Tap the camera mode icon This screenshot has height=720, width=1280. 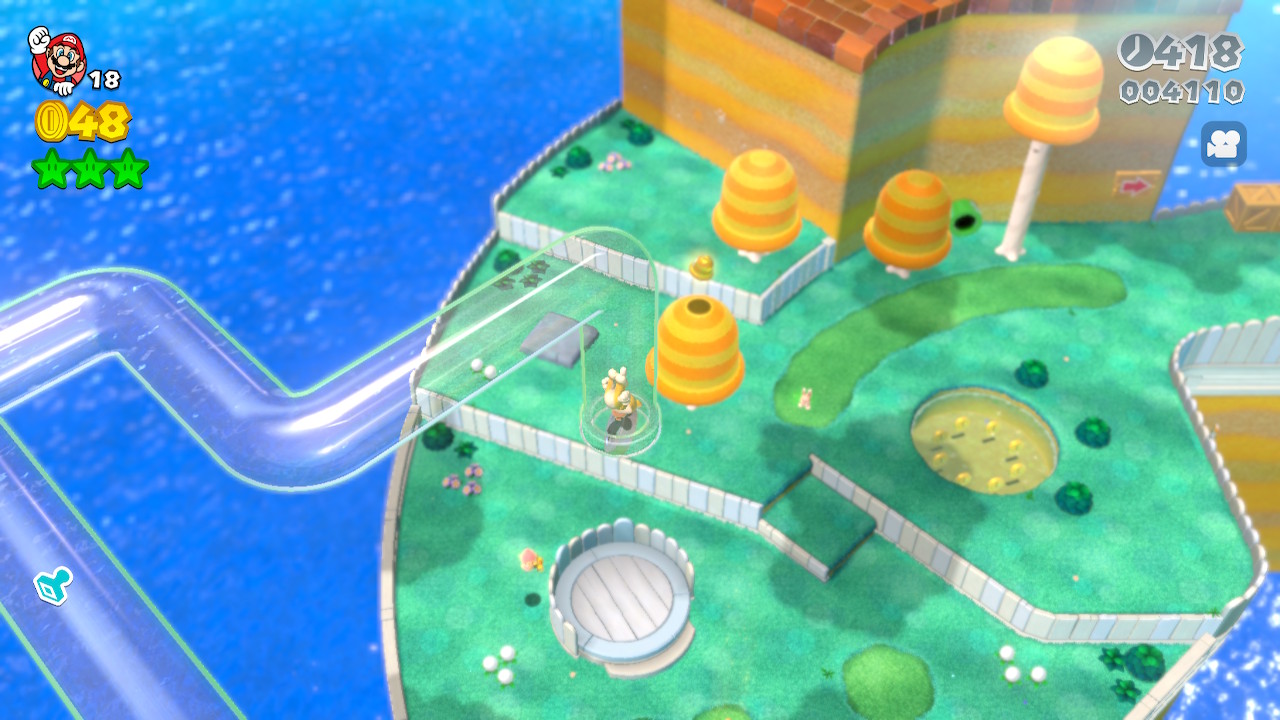1223,144
